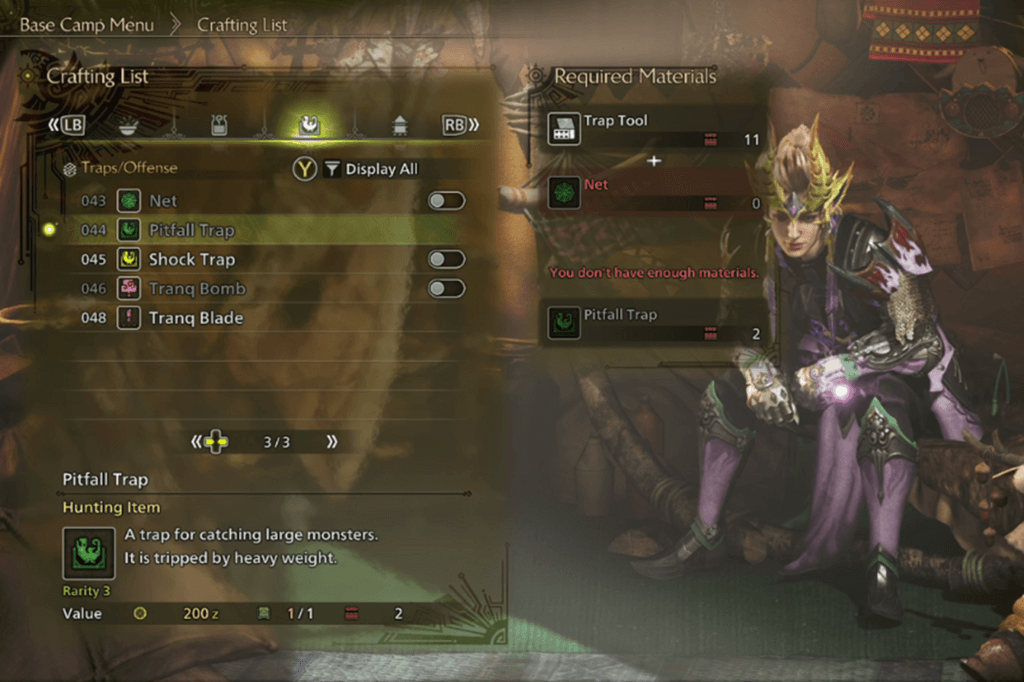Go to next page arrow beside 3/3
1024x682 pixels.
pos(331,442)
